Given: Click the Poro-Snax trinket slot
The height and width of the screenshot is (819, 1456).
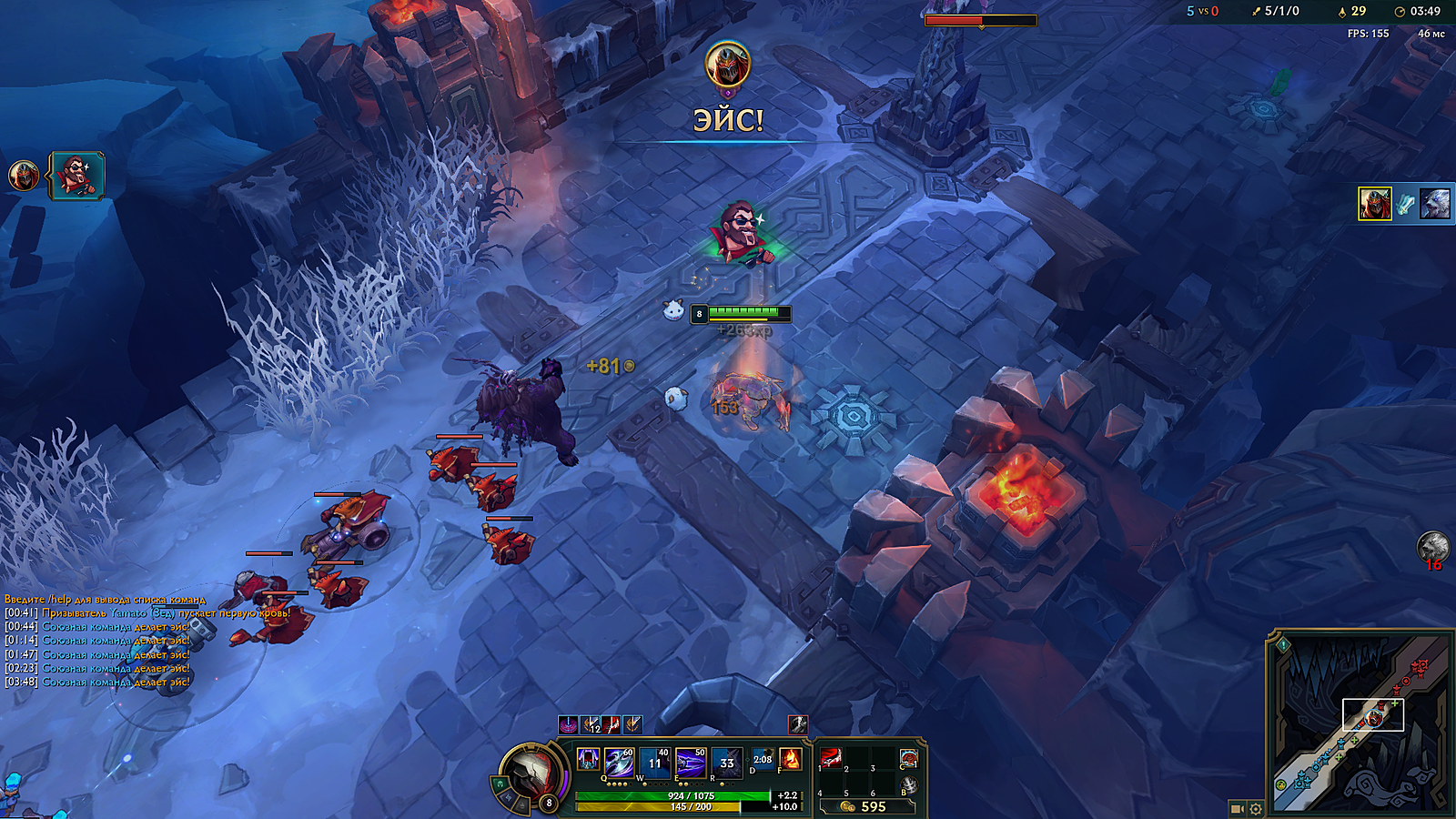Looking at the screenshot, I should coord(908,759).
